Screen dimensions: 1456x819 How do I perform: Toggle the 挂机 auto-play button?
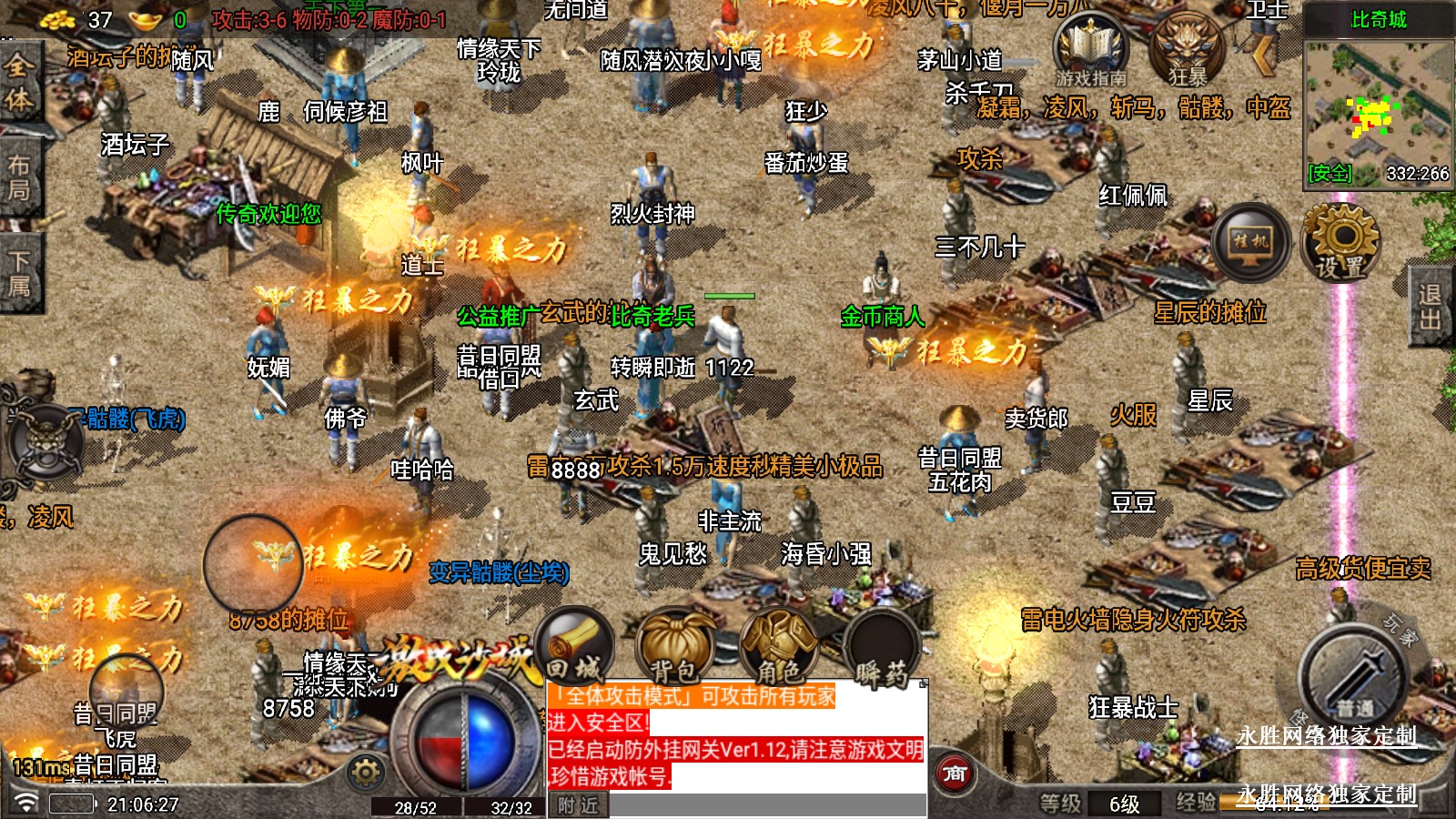[x=1250, y=242]
